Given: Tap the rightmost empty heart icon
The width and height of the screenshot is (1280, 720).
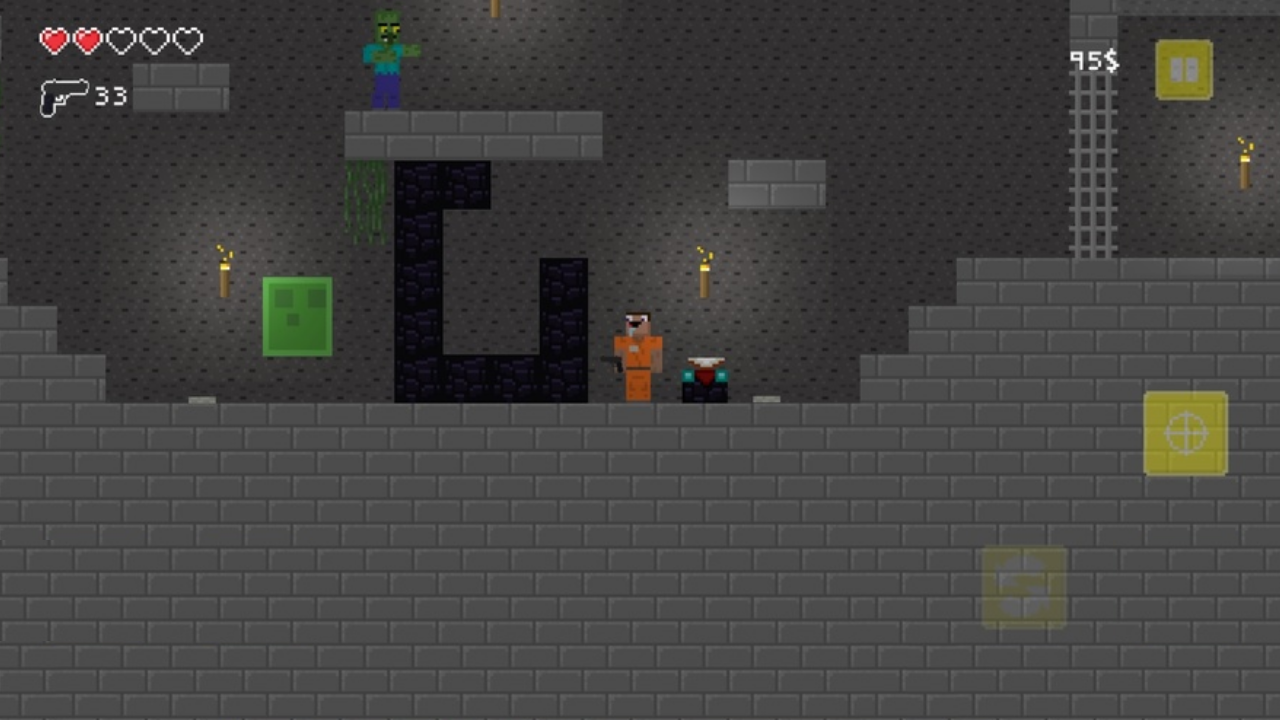Looking at the screenshot, I should tap(187, 40).
